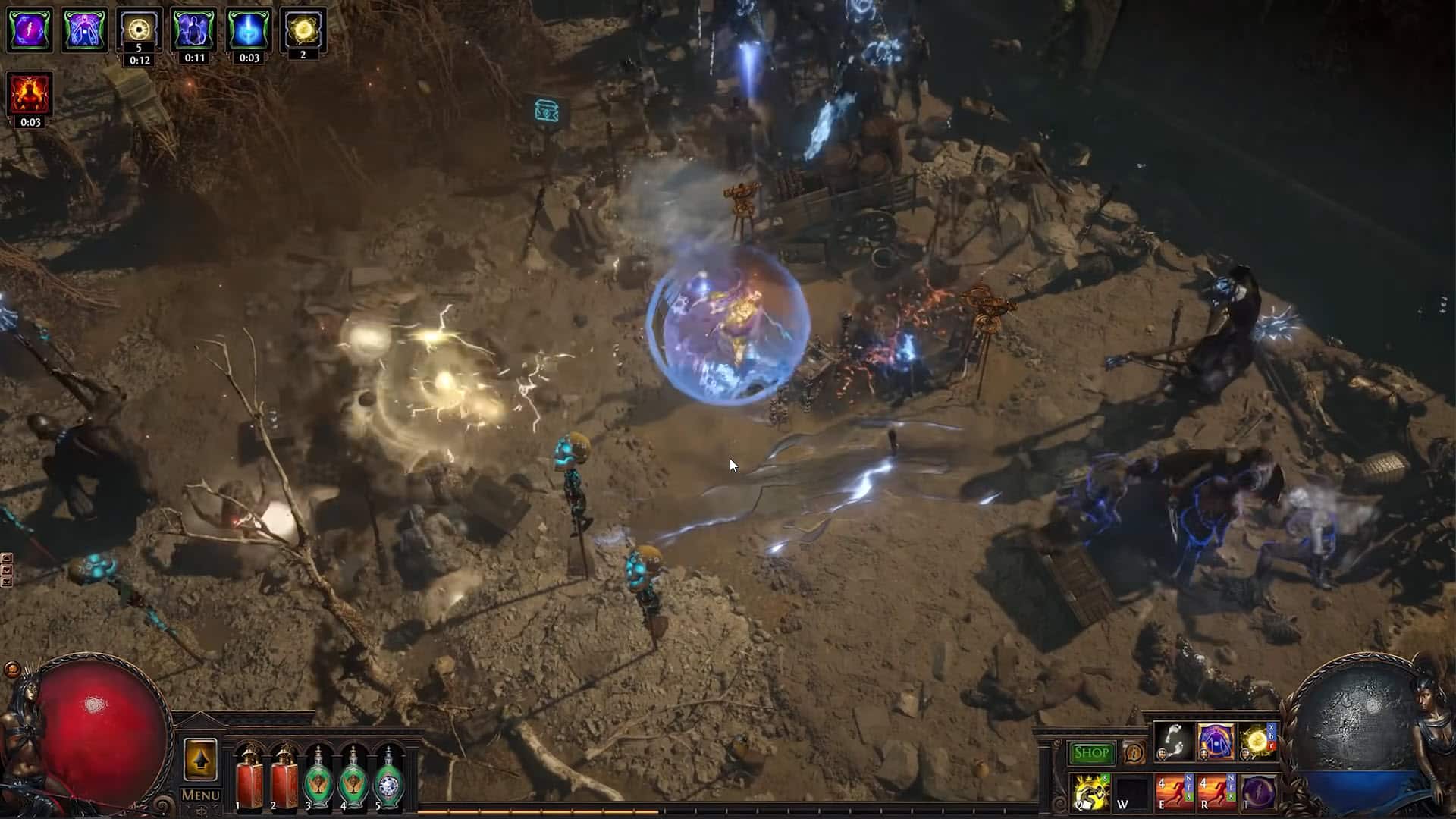Select the white footprints move skill
This screenshot has width=1456, height=819.
pyautogui.click(x=1173, y=741)
